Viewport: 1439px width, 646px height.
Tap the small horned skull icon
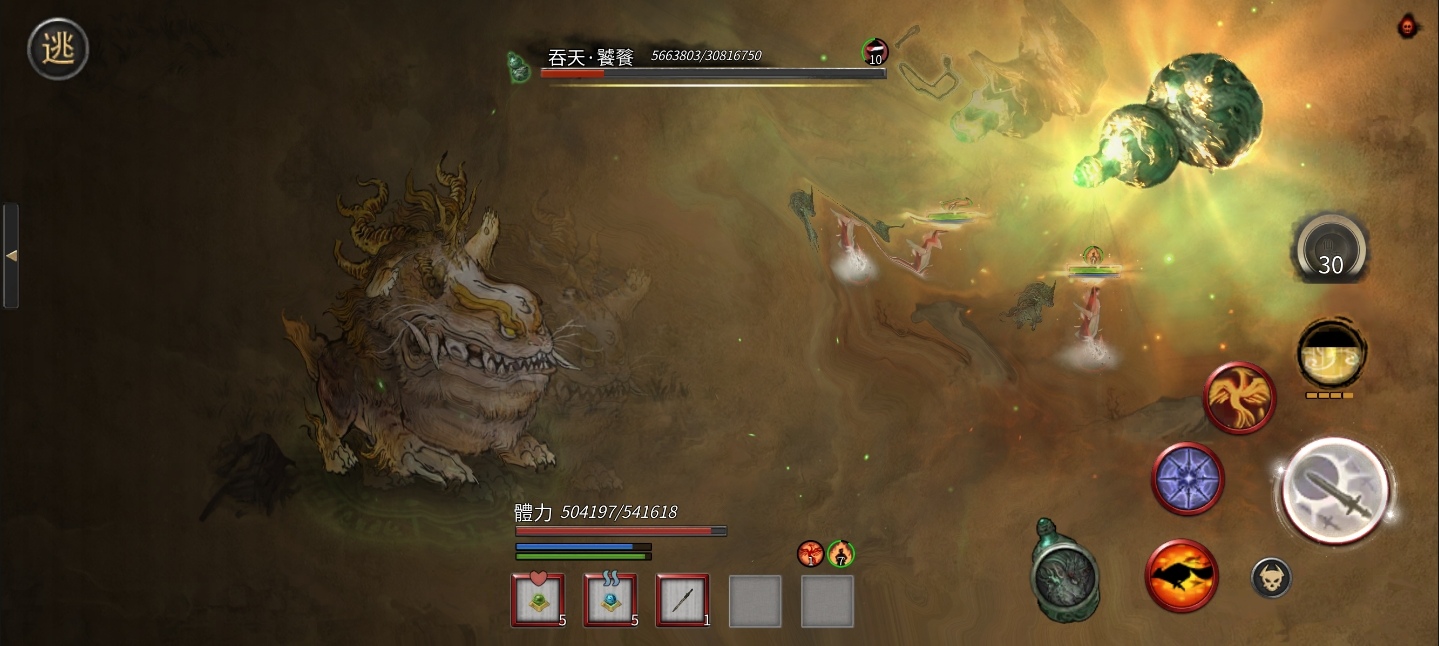tap(1271, 578)
